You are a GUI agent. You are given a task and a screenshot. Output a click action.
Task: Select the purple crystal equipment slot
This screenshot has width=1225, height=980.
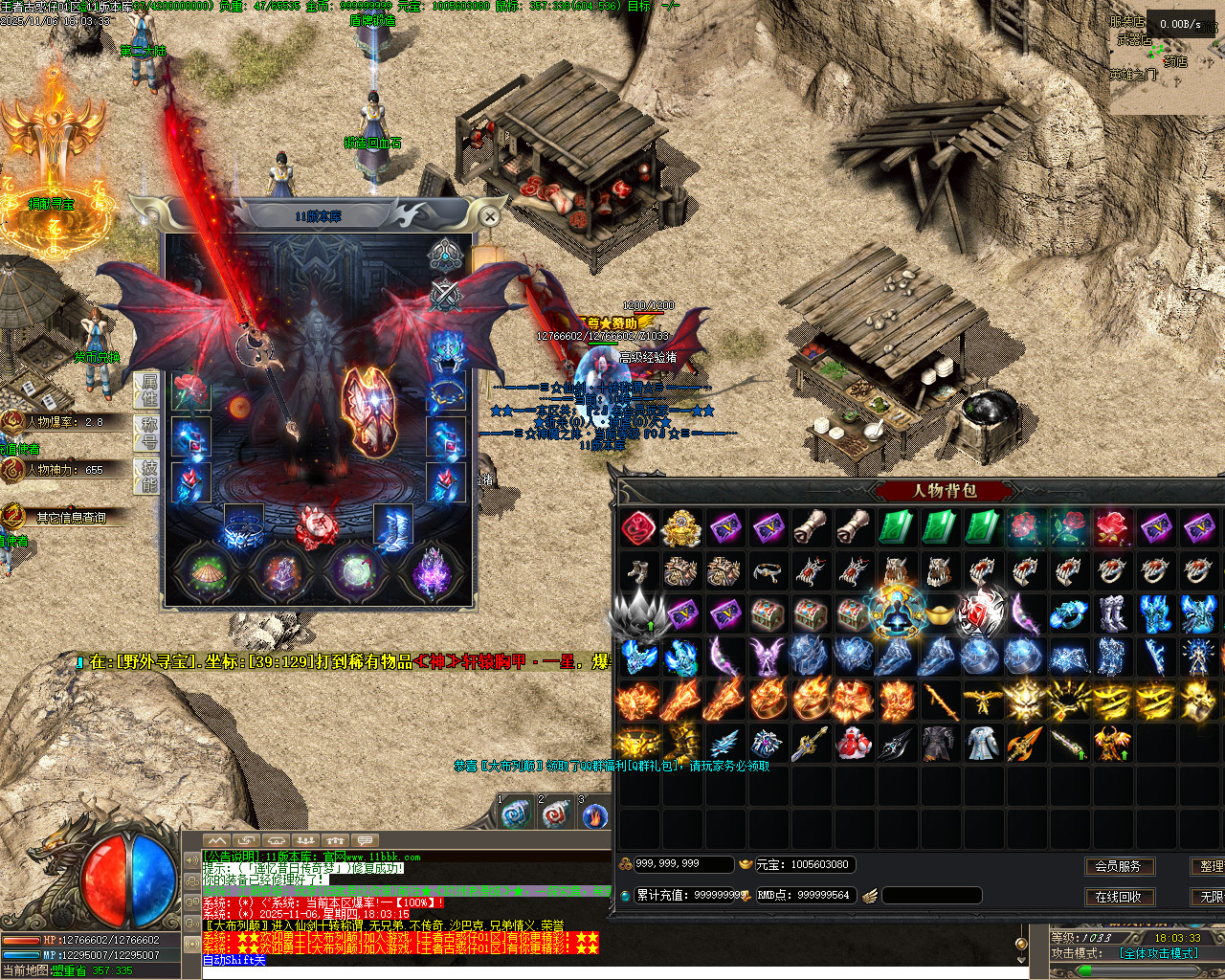[432, 572]
